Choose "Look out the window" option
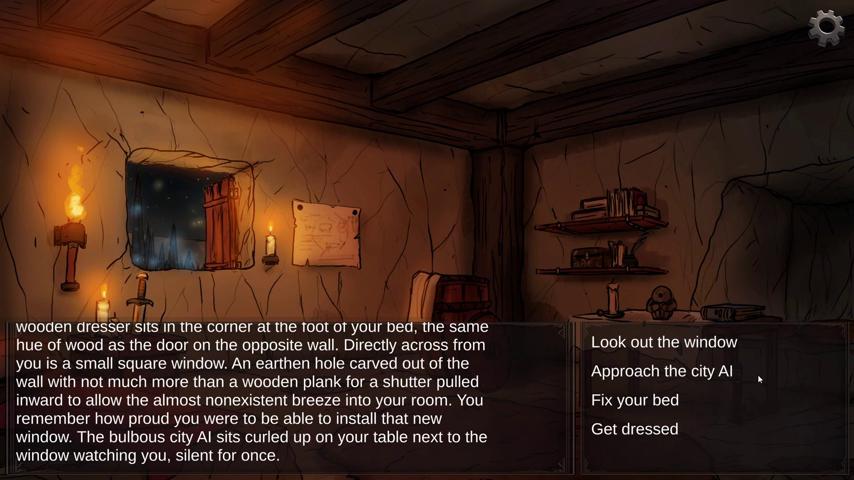Image resolution: width=854 pixels, height=480 pixels. click(x=664, y=342)
